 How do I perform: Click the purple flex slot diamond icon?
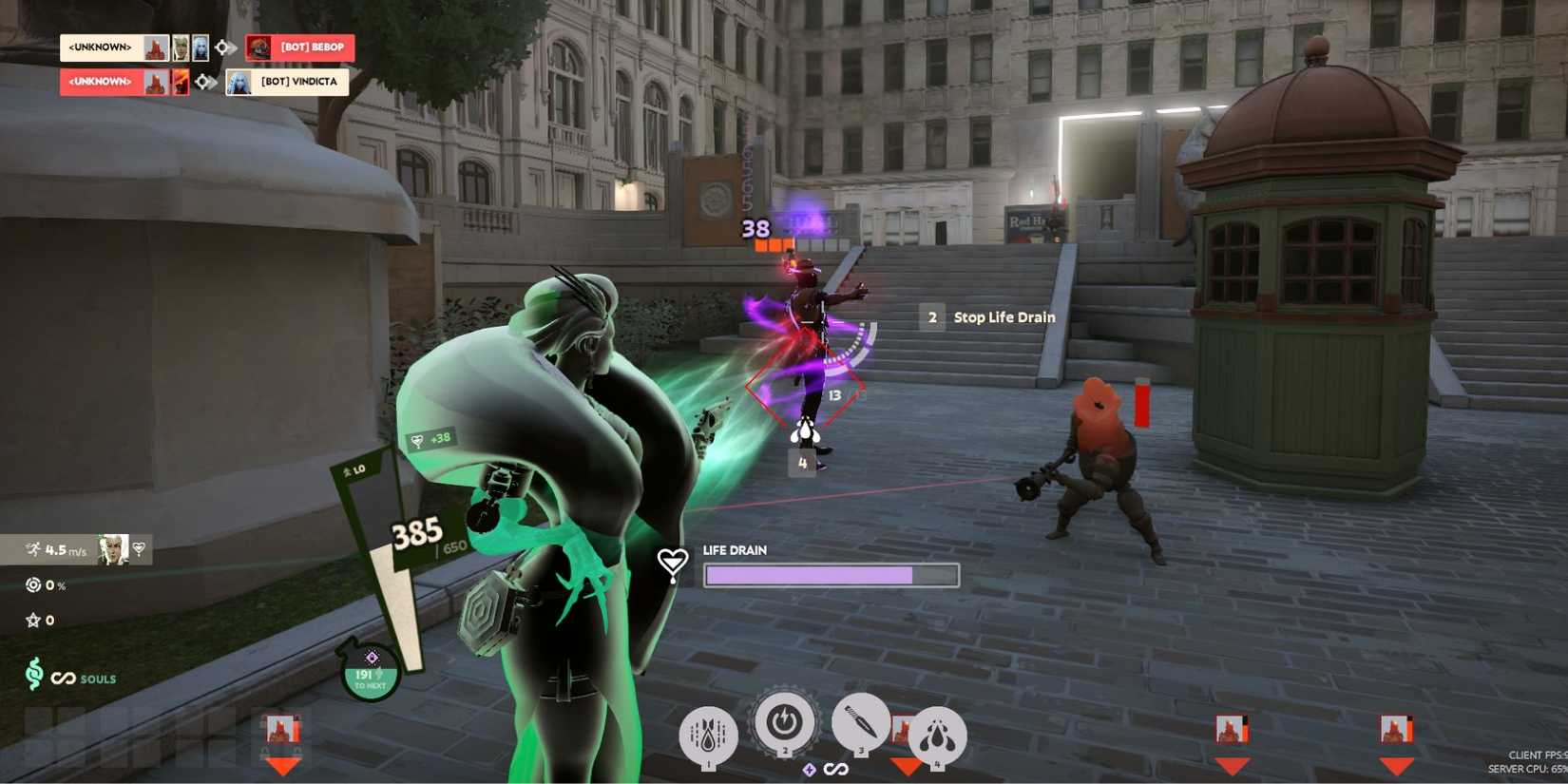click(810, 770)
